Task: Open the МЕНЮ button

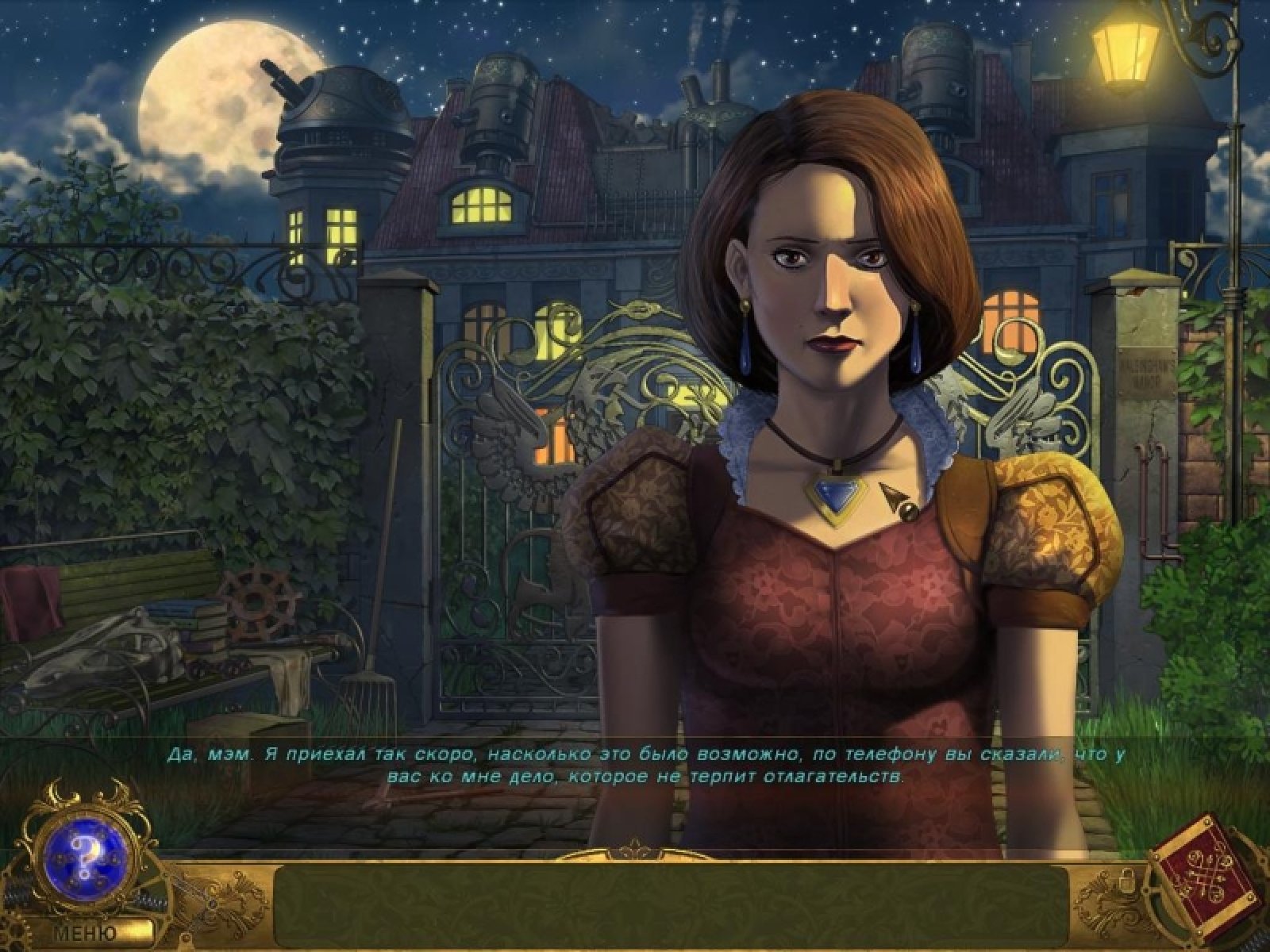Action: (87, 934)
